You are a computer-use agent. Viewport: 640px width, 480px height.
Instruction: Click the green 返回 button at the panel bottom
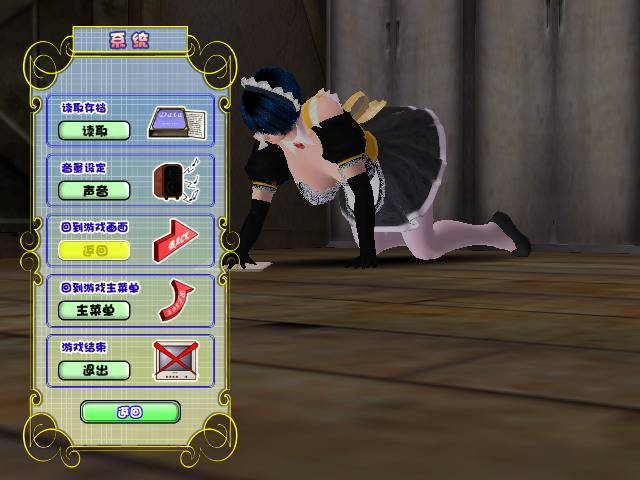coord(130,411)
